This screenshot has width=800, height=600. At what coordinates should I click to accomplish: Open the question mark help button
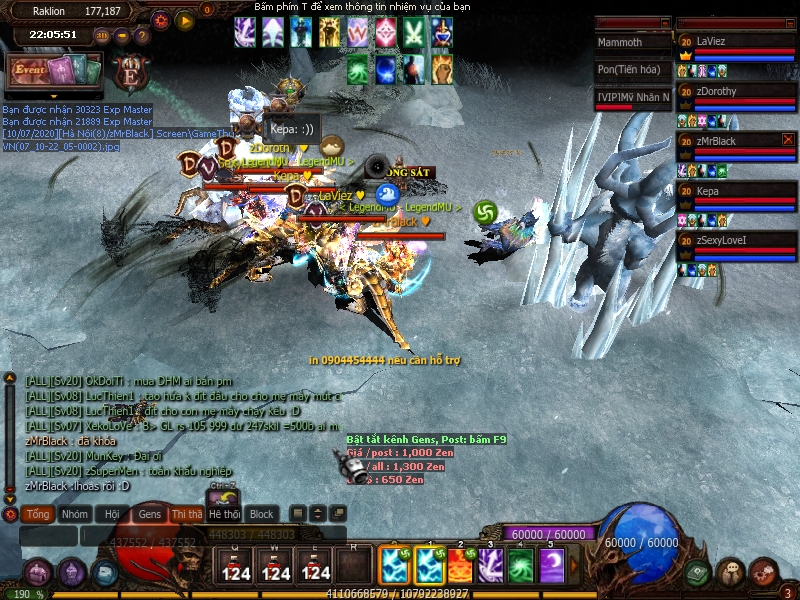142,35
